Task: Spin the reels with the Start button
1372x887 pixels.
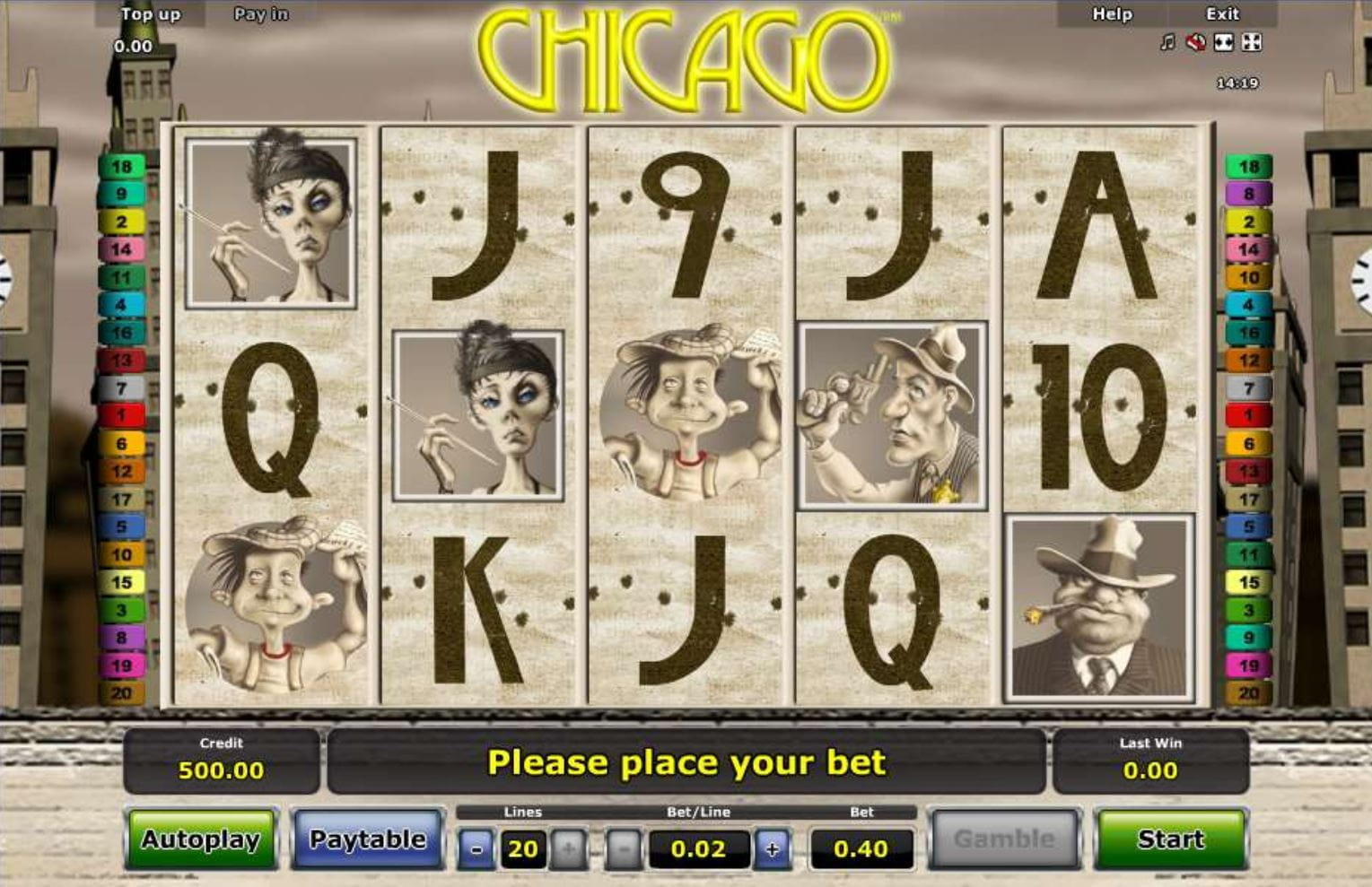Action: point(1170,839)
